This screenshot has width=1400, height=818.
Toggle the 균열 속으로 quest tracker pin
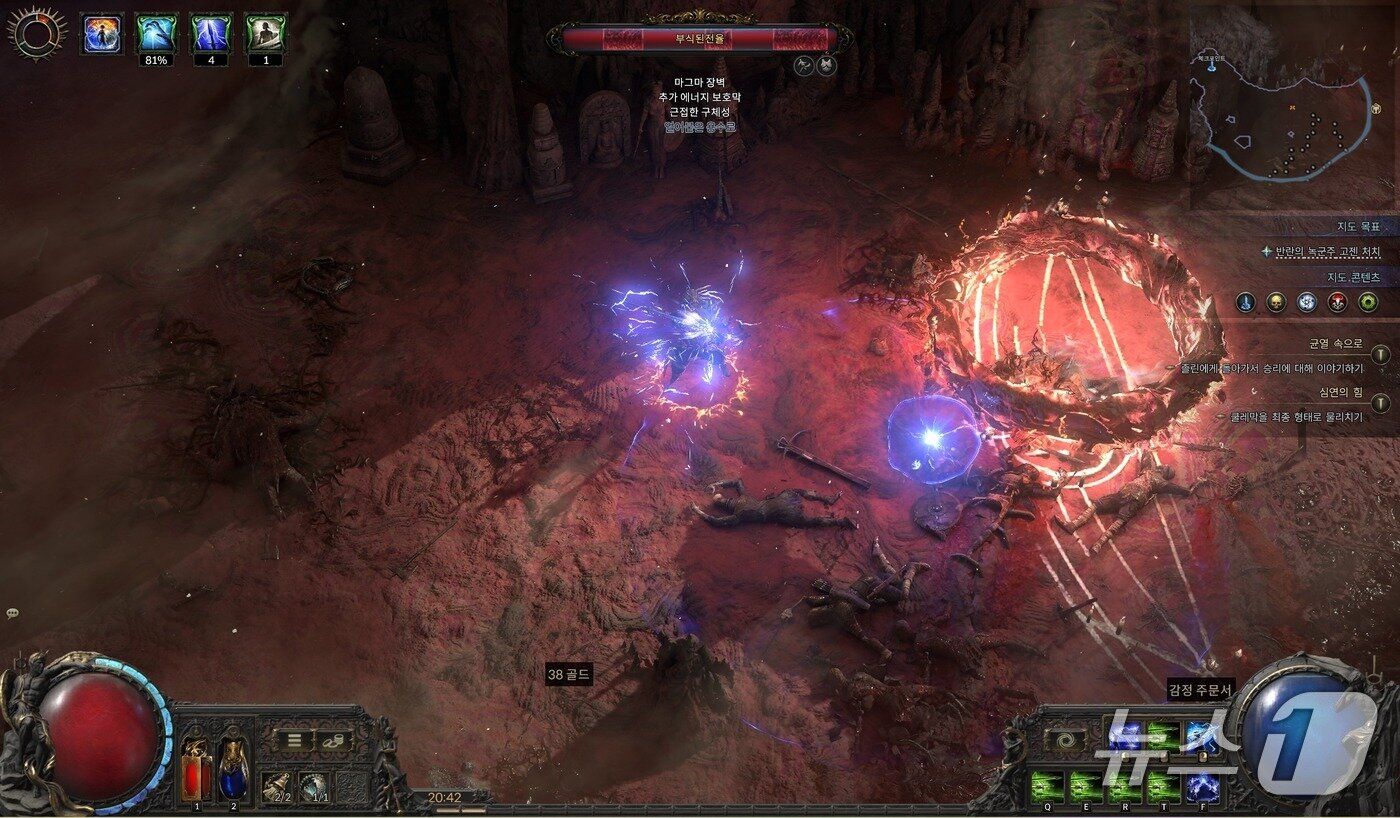click(x=1380, y=354)
